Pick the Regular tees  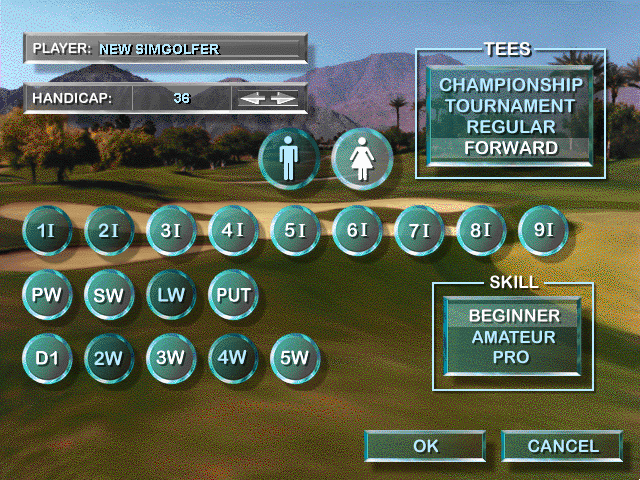(x=510, y=127)
